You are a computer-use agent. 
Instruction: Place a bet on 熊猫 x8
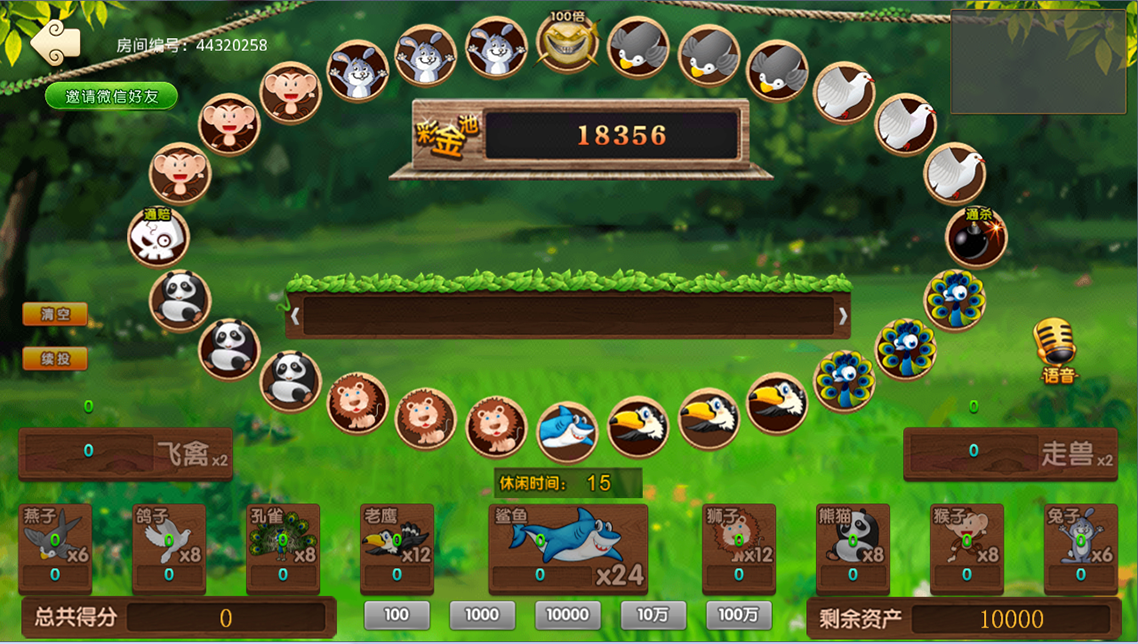point(853,548)
